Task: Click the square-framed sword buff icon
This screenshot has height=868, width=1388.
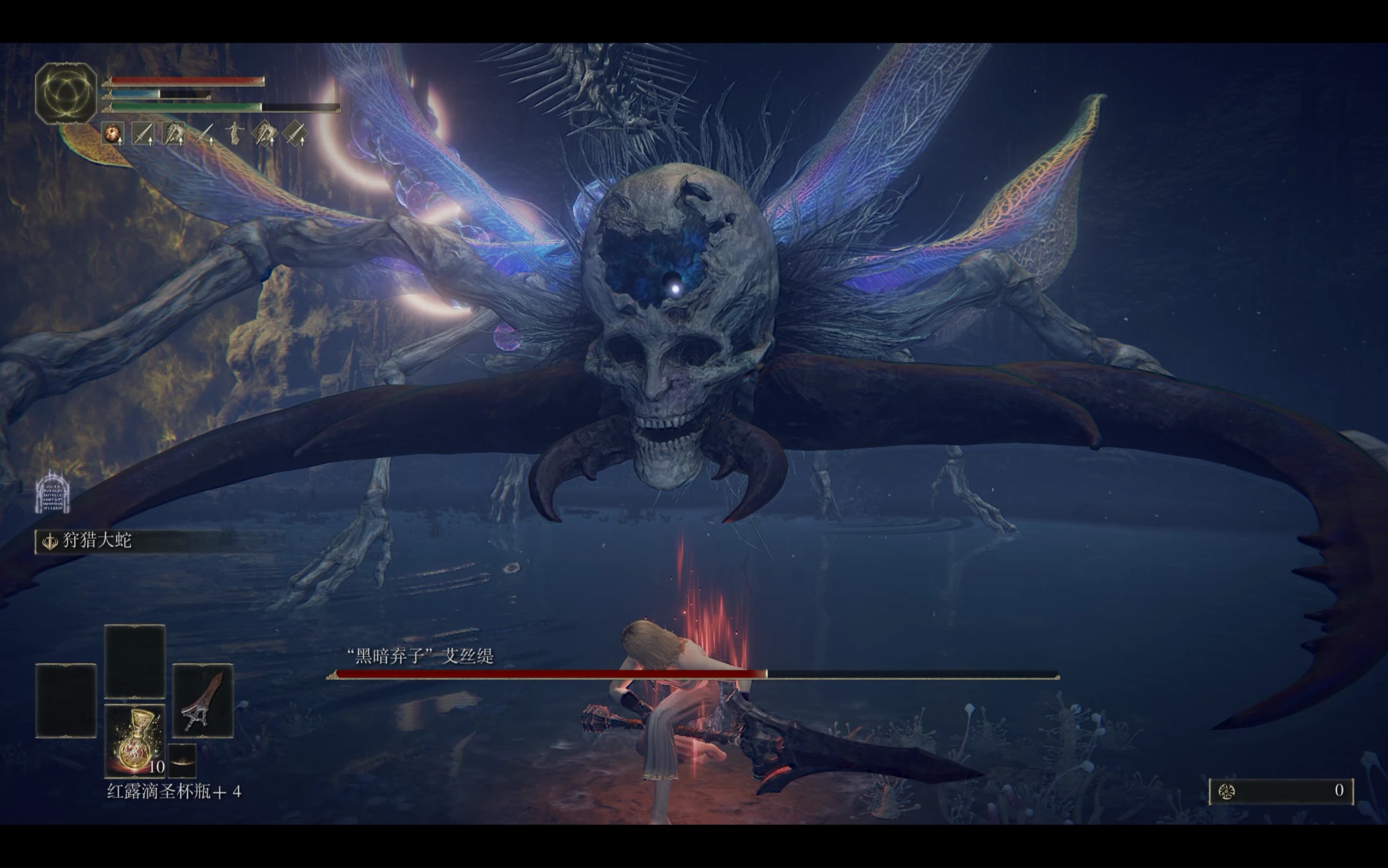Action: (143, 133)
